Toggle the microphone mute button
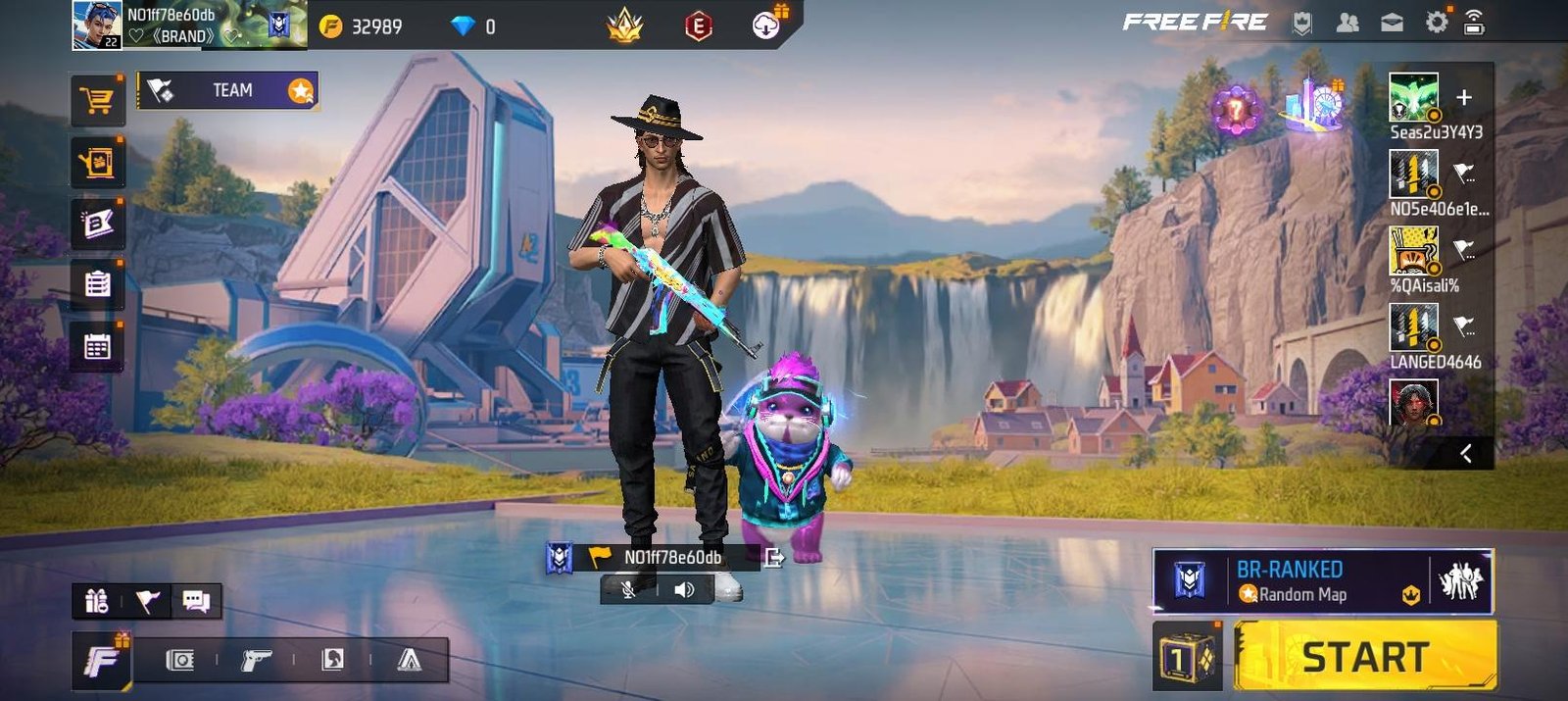This screenshot has width=1568, height=701. click(x=629, y=589)
